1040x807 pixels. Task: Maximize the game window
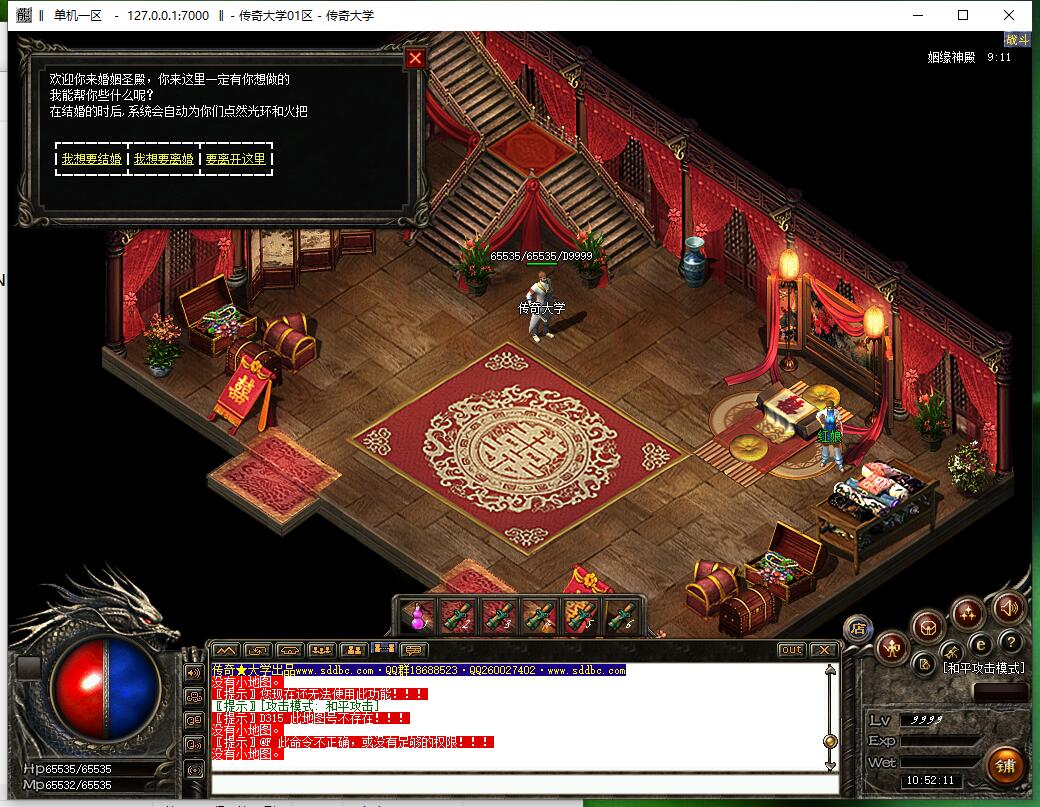pyautogui.click(x=963, y=15)
